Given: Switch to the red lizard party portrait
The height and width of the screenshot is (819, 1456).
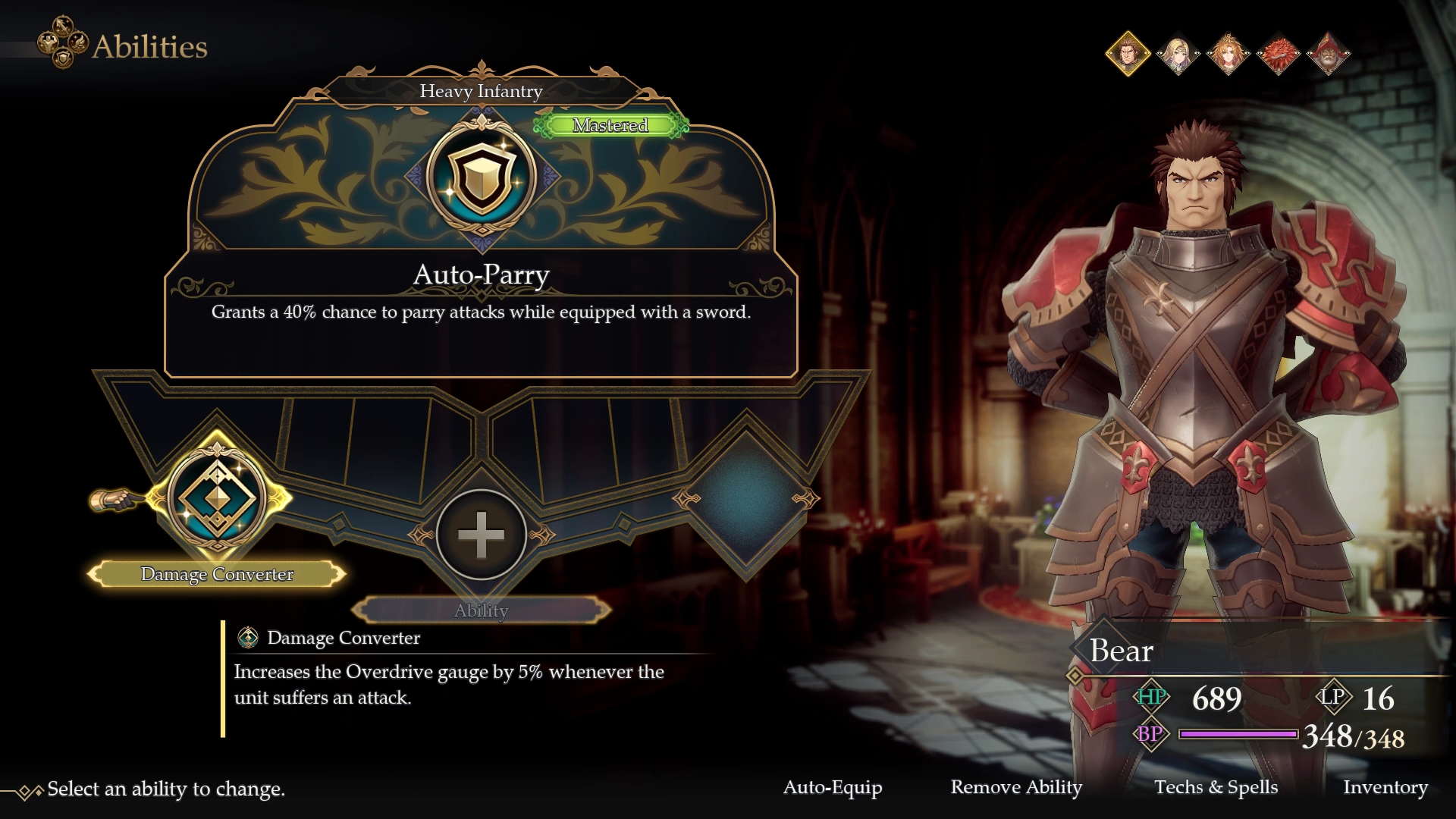Looking at the screenshot, I should [1278, 53].
